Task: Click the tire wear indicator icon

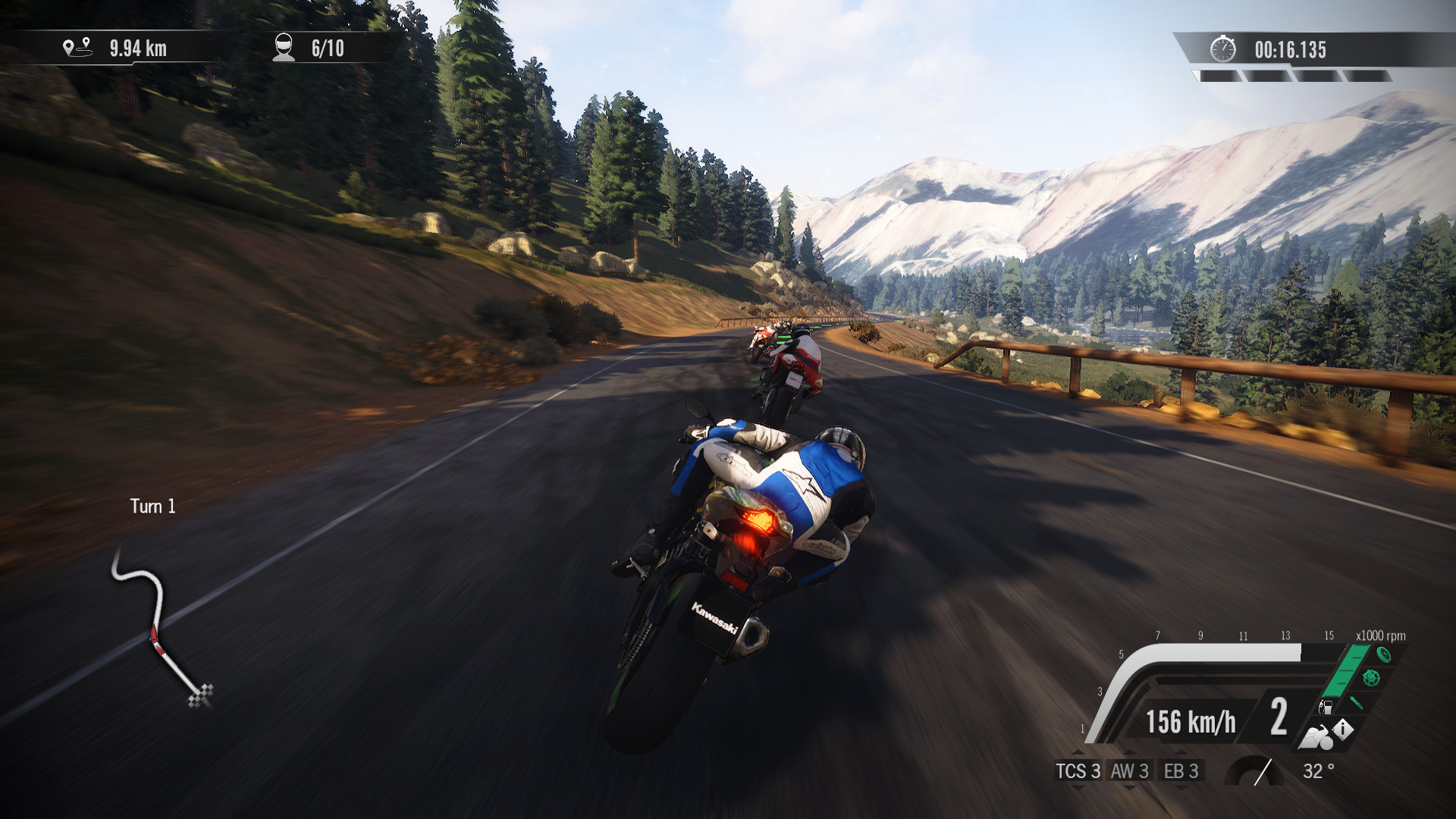Action: click(x=1385, y=655)
